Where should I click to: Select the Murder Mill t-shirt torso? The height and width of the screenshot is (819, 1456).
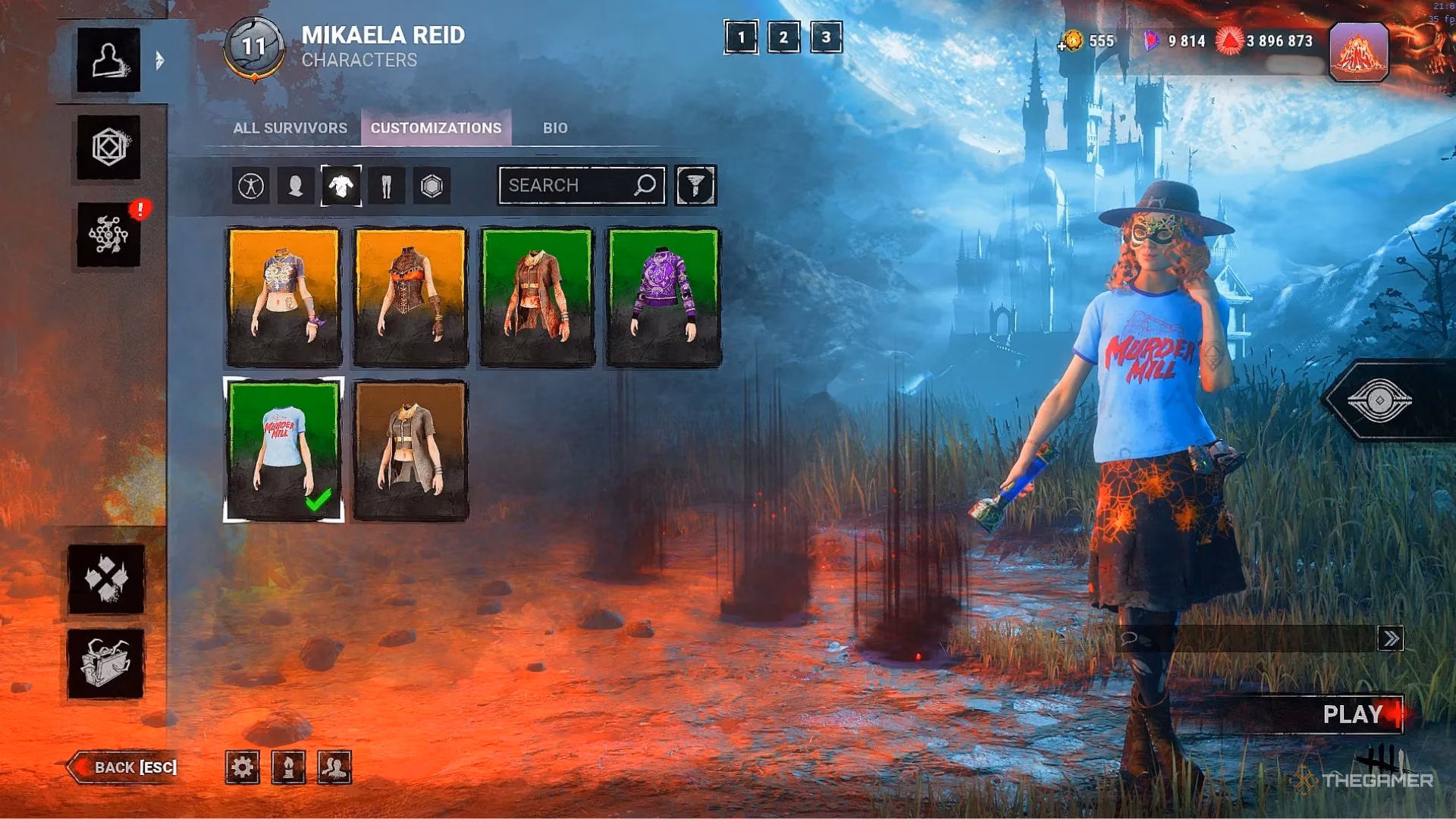(x=284, y=450)
